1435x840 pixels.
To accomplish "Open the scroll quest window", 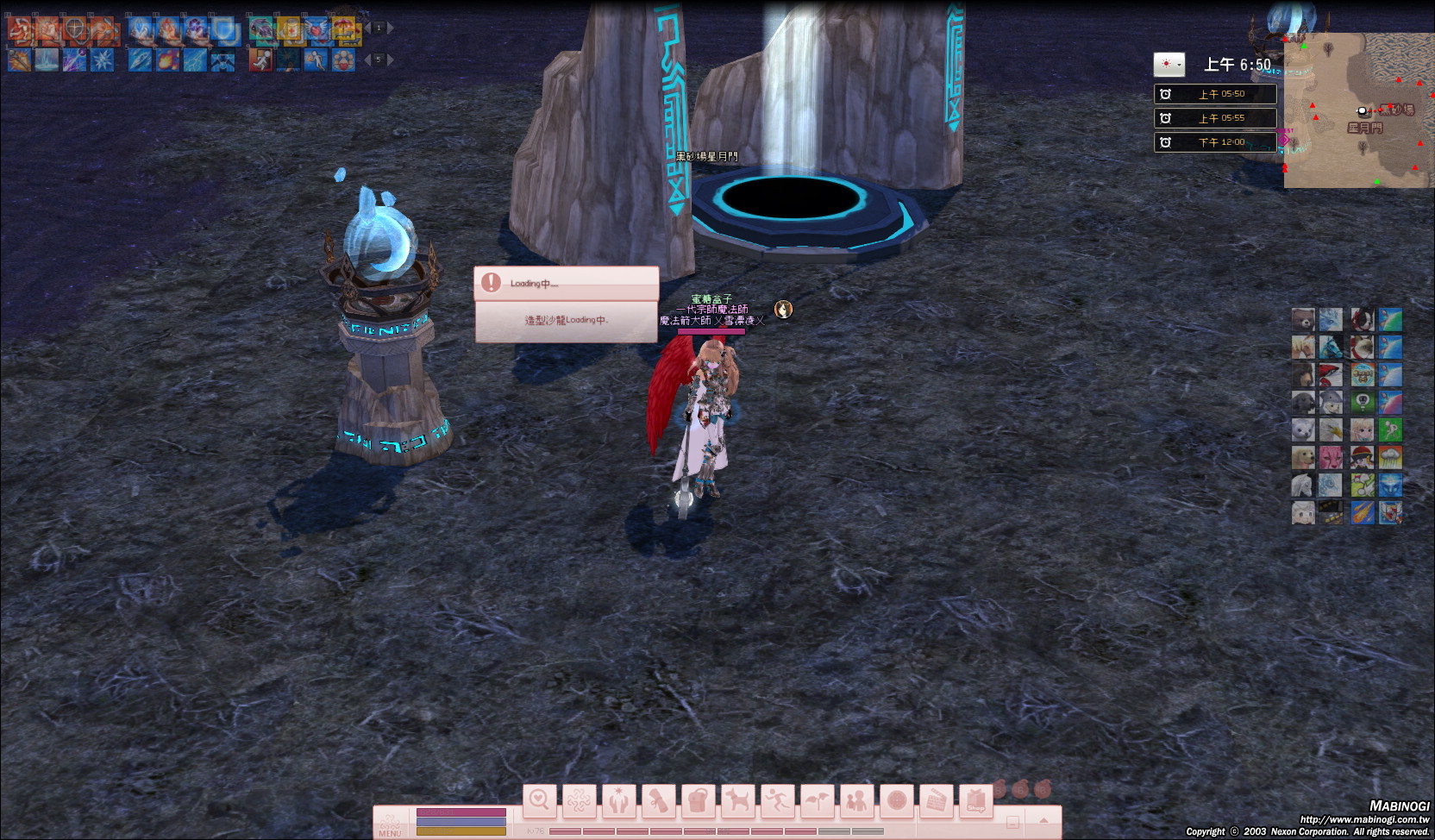I will coord(657,801).
